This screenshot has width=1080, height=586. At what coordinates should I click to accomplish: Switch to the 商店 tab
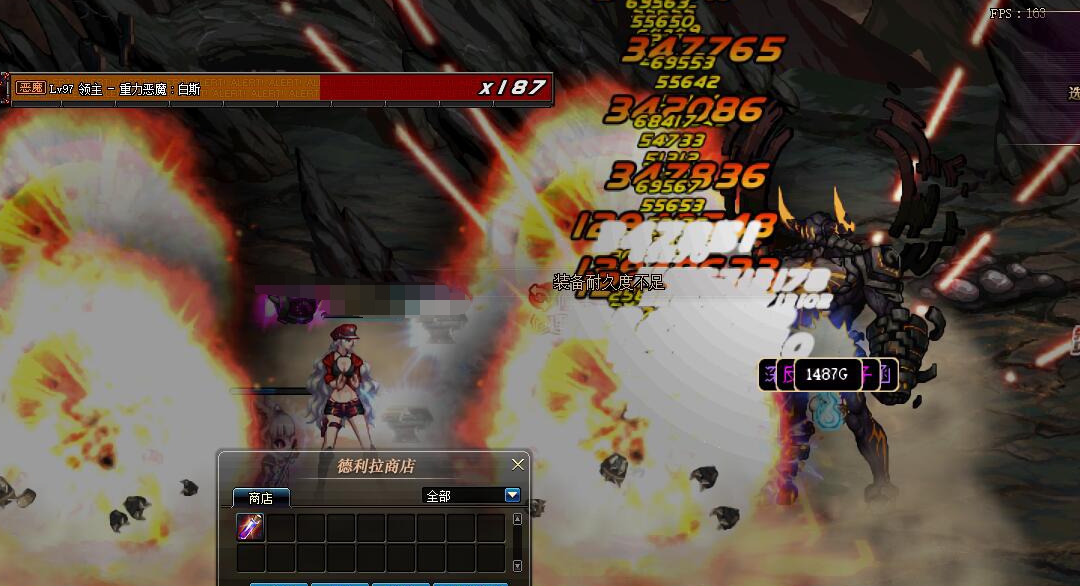(x=261, y=497)
